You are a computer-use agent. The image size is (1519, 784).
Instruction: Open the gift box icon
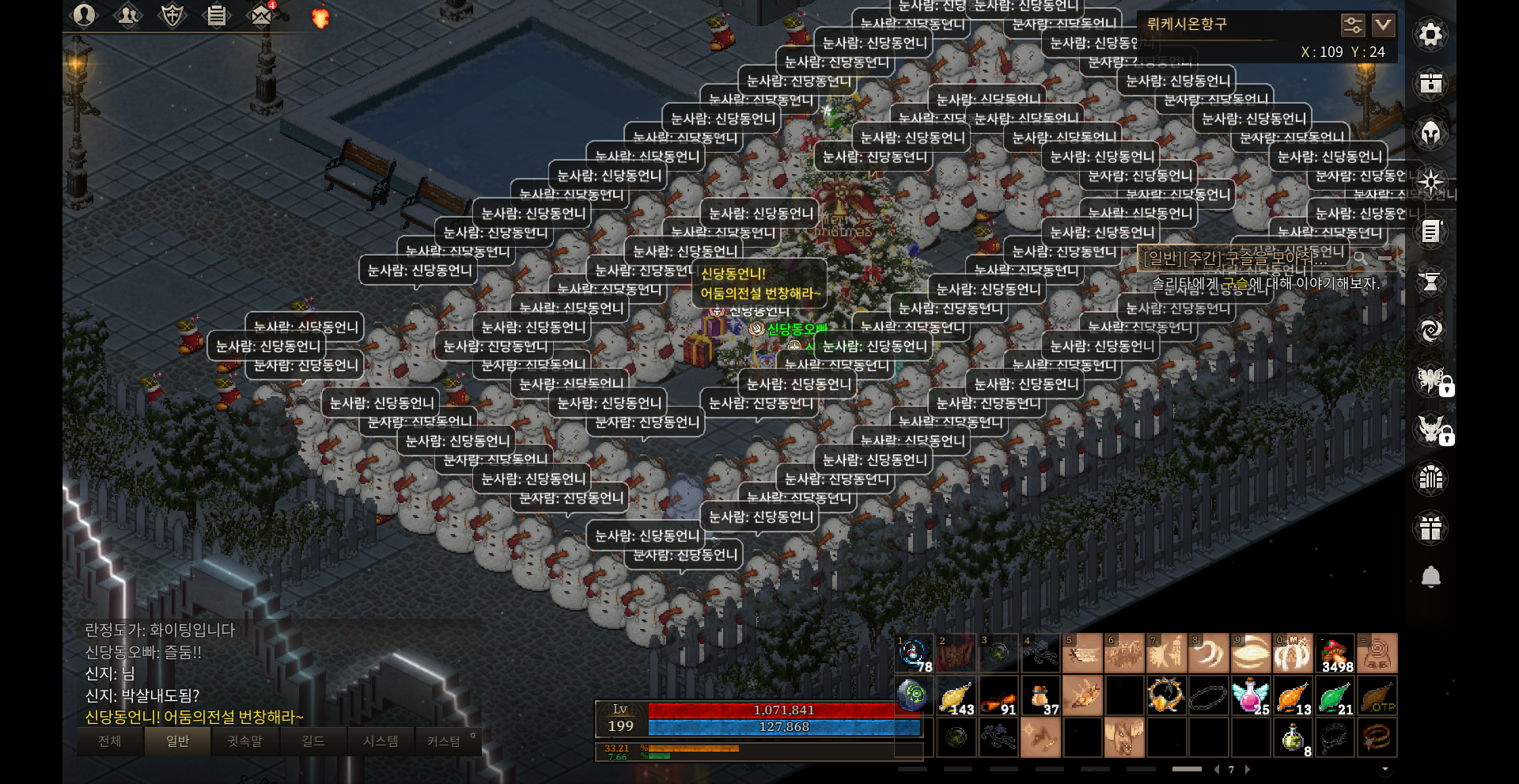[1430, 528]
